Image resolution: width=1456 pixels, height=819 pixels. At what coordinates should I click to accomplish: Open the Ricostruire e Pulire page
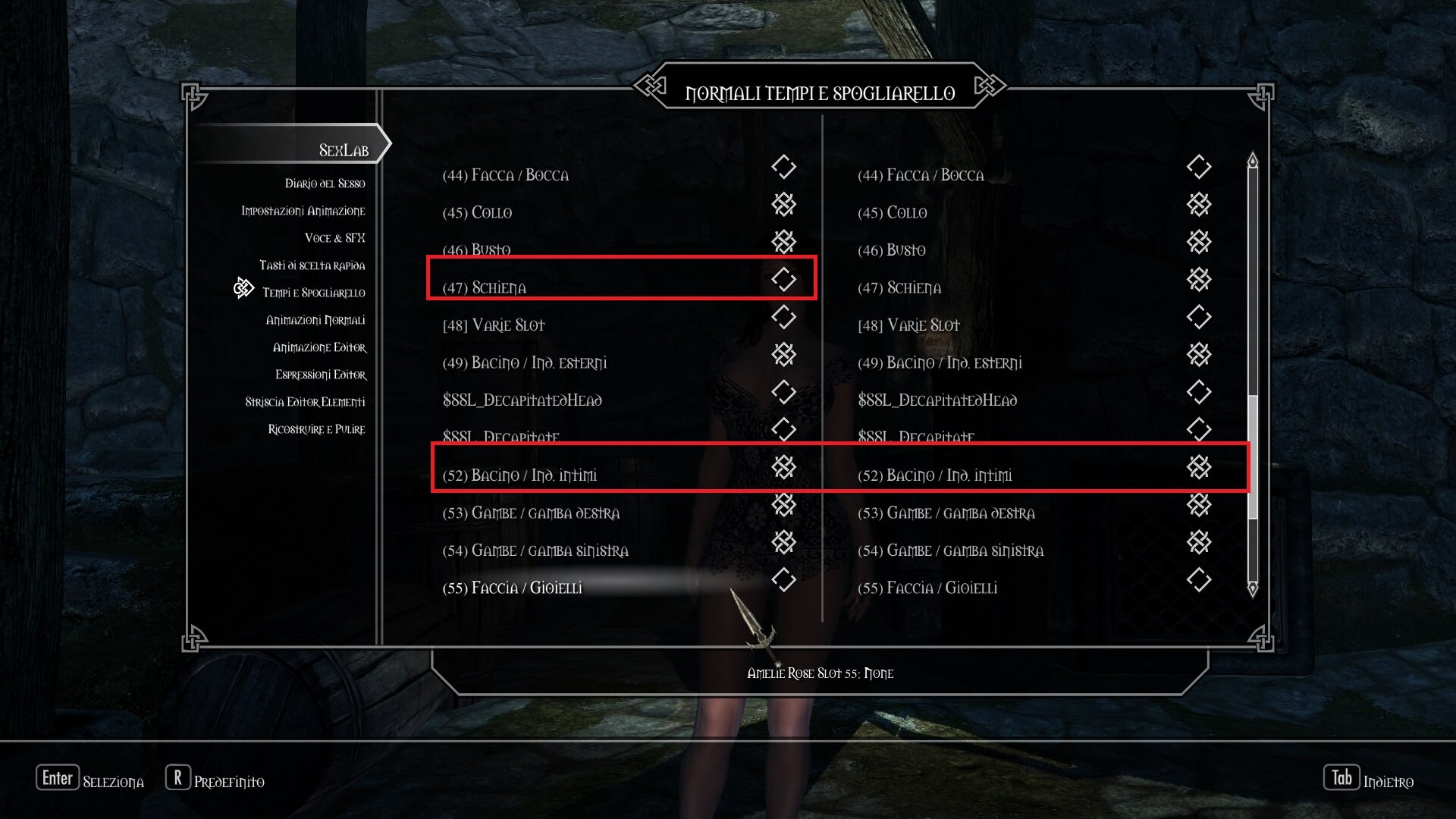tap(316, 429)
